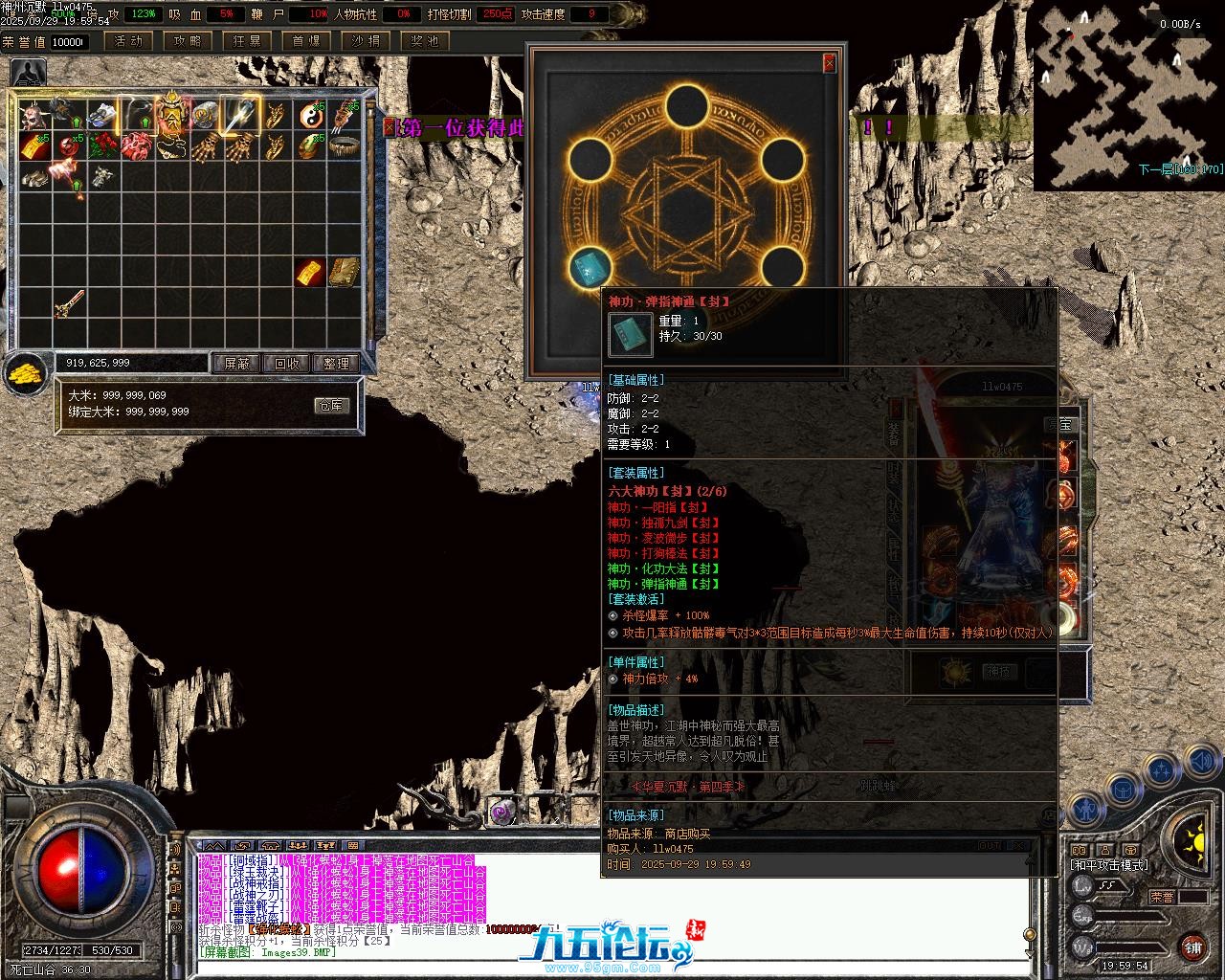Close the purple announcement banner

(x=389, y=127)
